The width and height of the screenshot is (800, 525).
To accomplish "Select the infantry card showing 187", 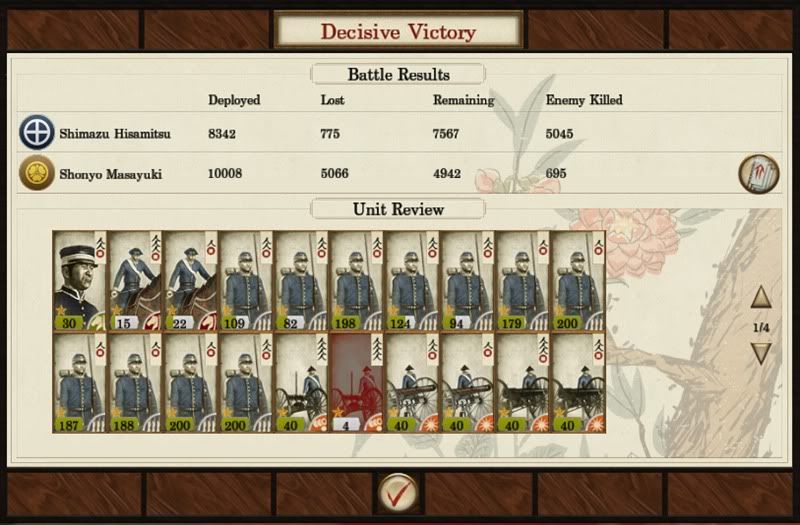I will (80, 383).
